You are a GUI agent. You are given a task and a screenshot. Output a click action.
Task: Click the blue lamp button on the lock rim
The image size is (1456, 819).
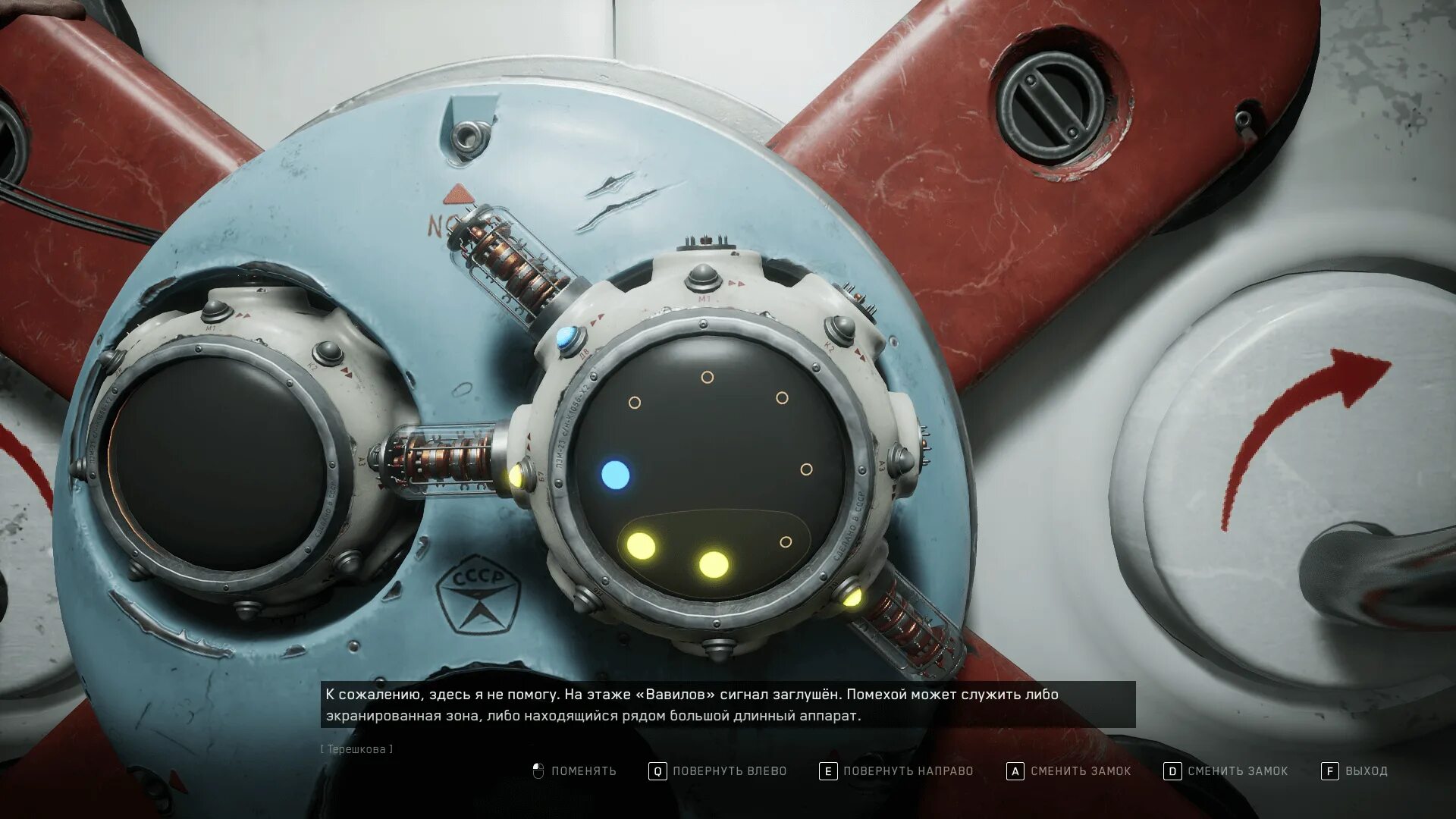click(x=566, y=338)
